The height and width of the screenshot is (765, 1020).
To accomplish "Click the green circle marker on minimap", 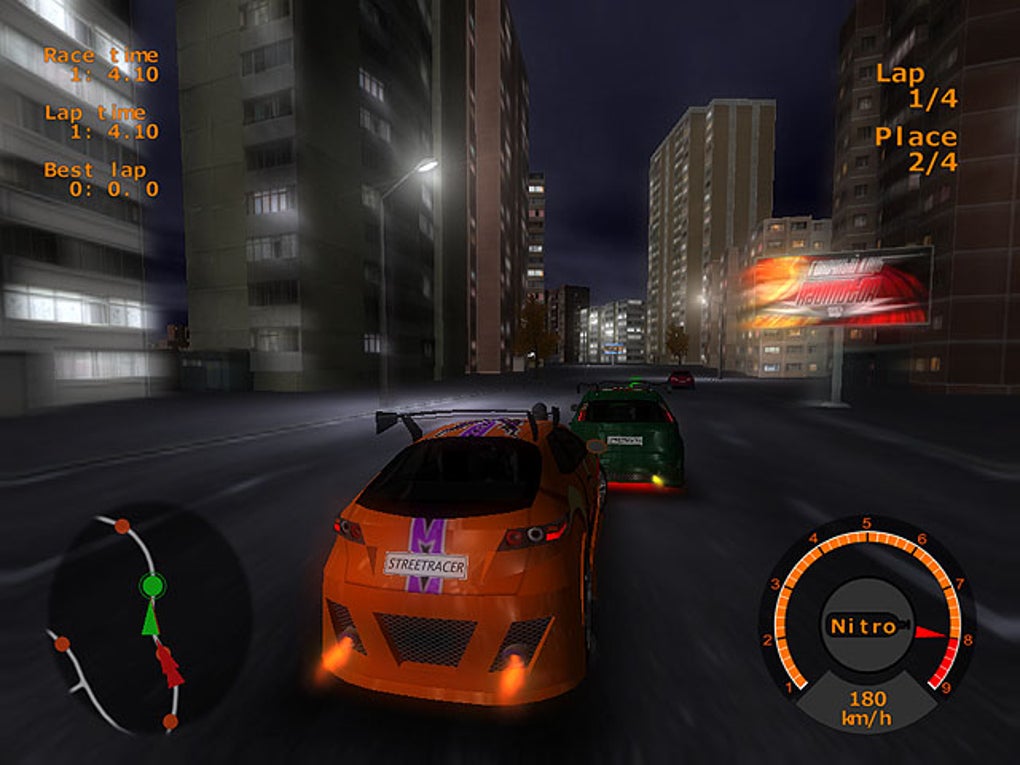I will (152, 585).
